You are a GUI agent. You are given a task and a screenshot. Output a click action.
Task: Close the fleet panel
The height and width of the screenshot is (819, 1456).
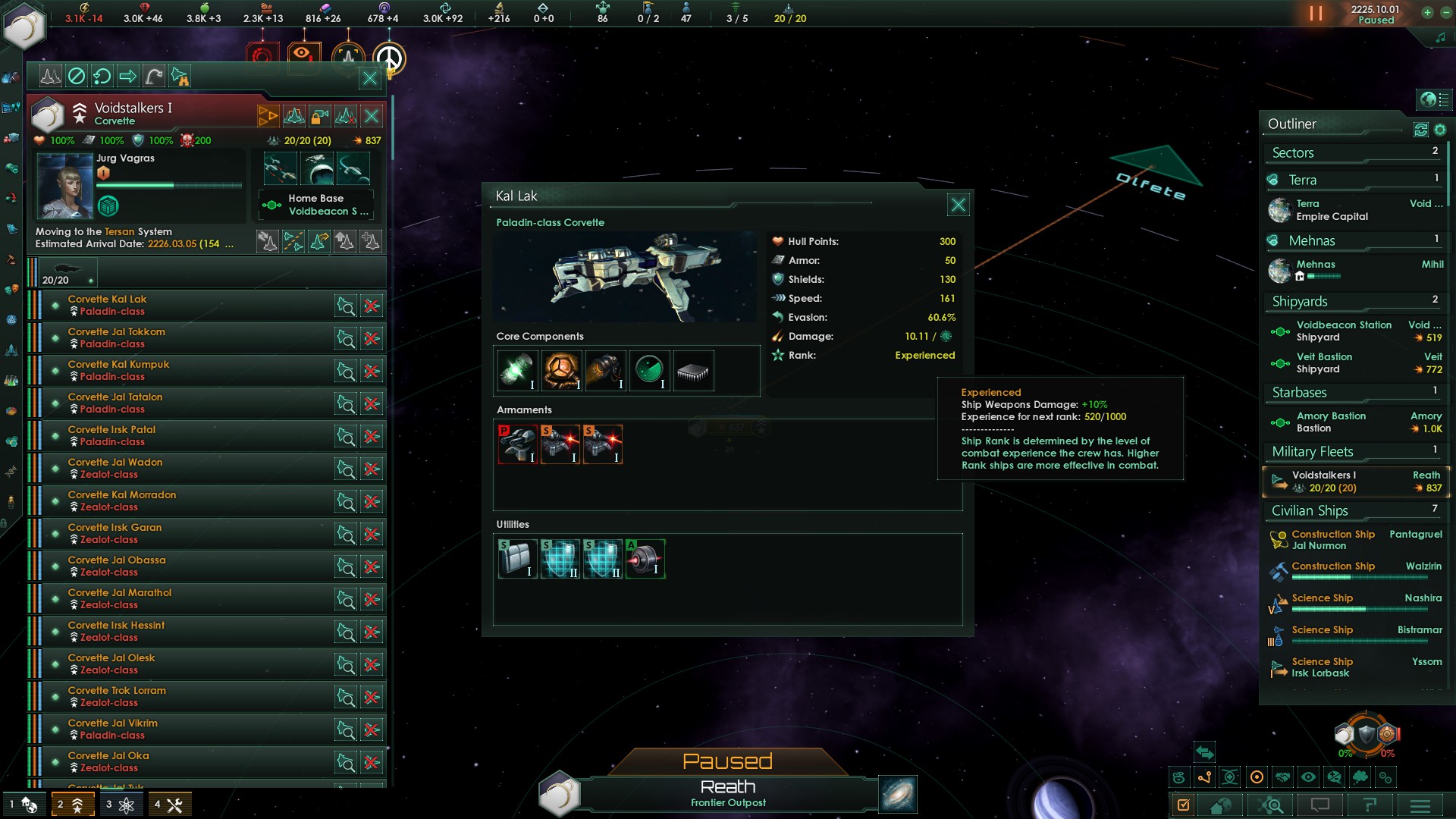[369, 77]
